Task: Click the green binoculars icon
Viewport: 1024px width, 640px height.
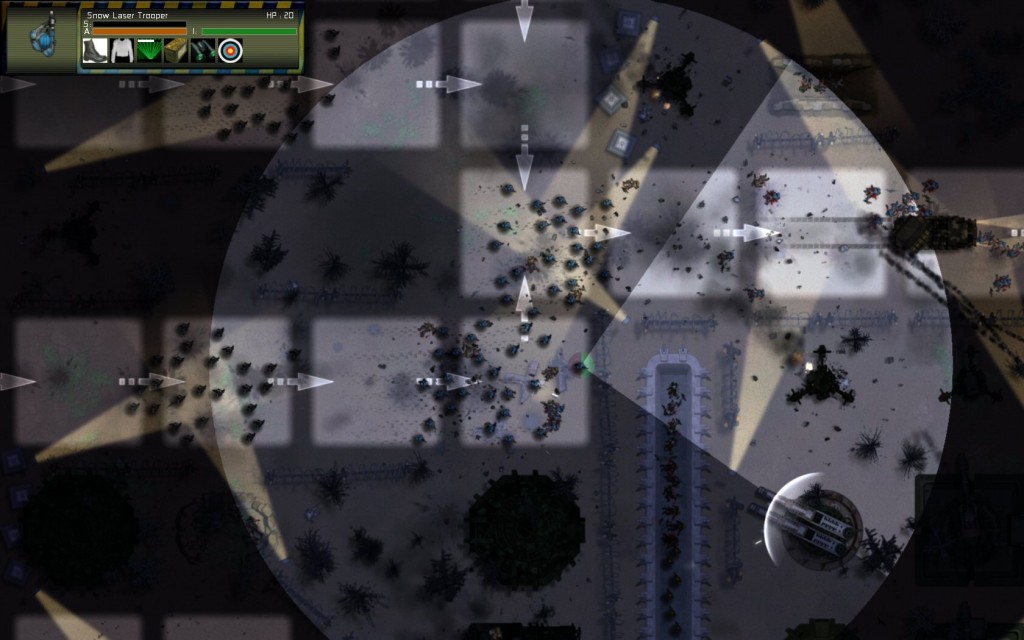Action: (203, 51)
